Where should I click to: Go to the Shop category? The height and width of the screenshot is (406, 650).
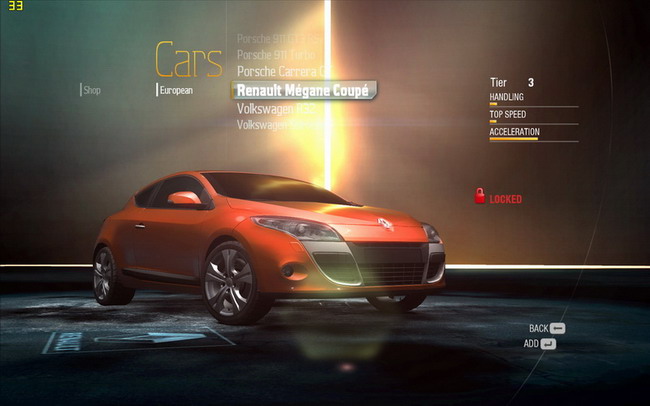pos(92,90)
